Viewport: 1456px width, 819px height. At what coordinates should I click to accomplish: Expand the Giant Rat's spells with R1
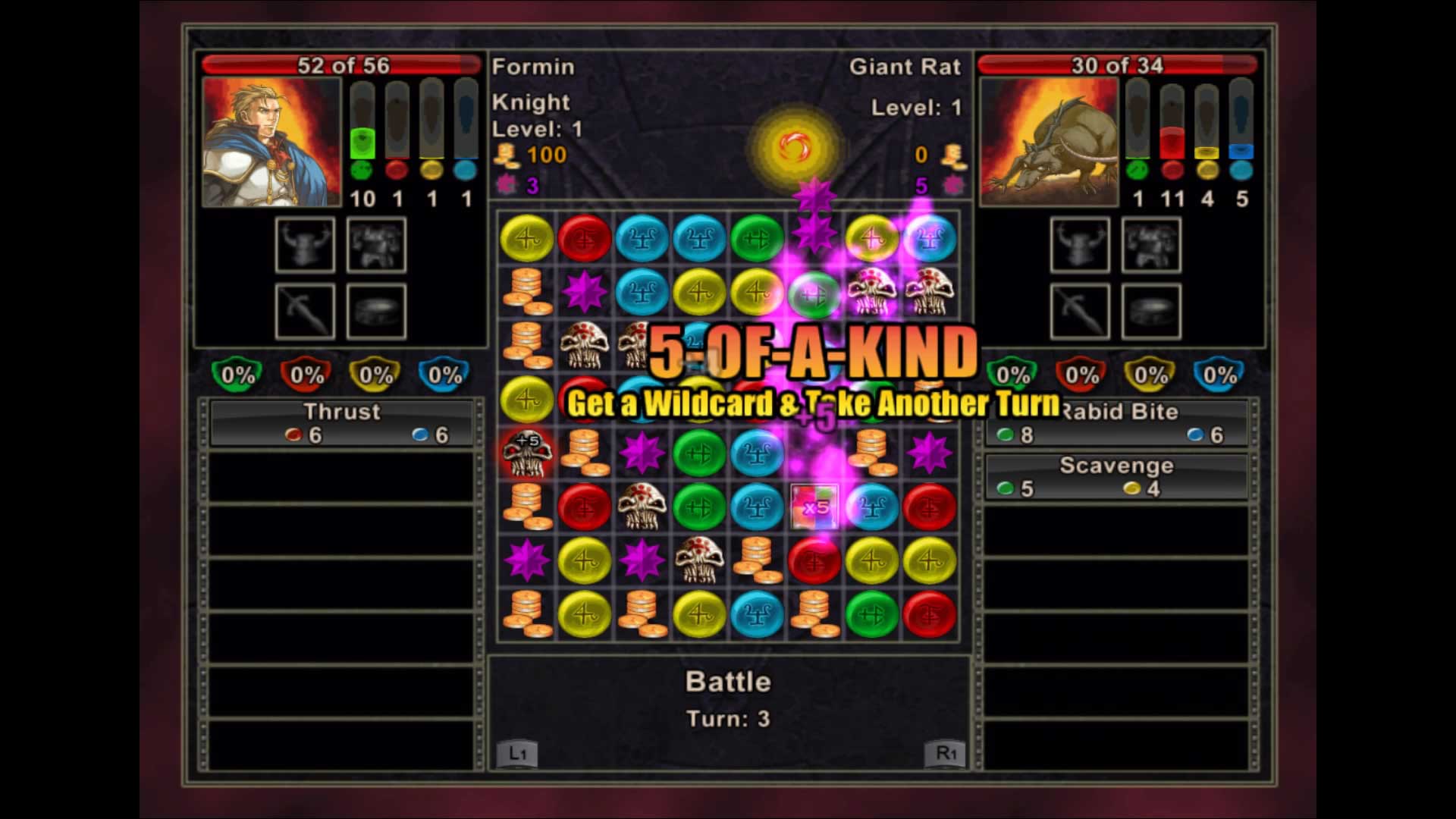(x=944, y=755)
